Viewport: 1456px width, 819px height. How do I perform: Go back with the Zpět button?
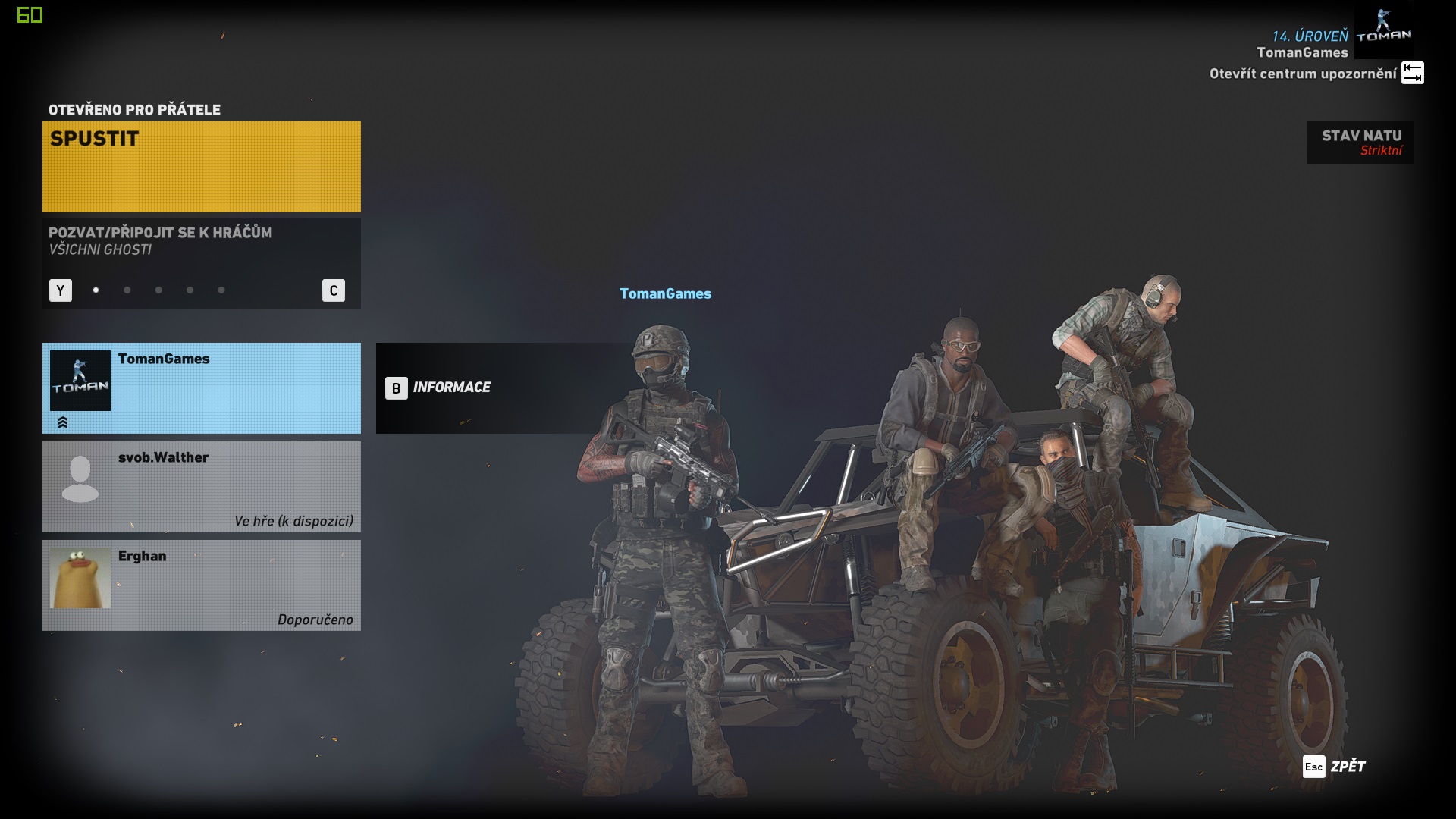[1334, 767]
